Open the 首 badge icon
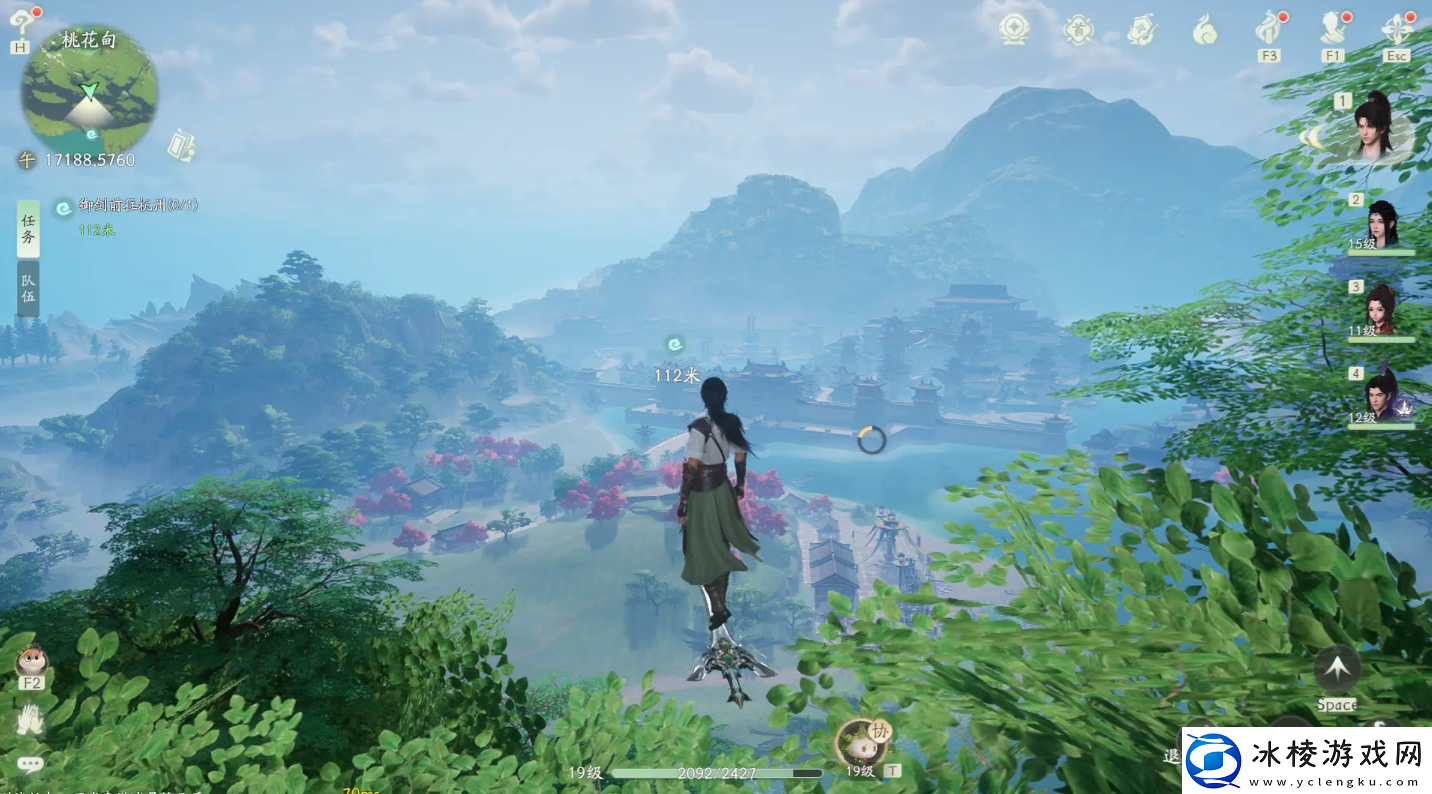Viewport: 1432px width, 794px height. tap(1078, 30)
